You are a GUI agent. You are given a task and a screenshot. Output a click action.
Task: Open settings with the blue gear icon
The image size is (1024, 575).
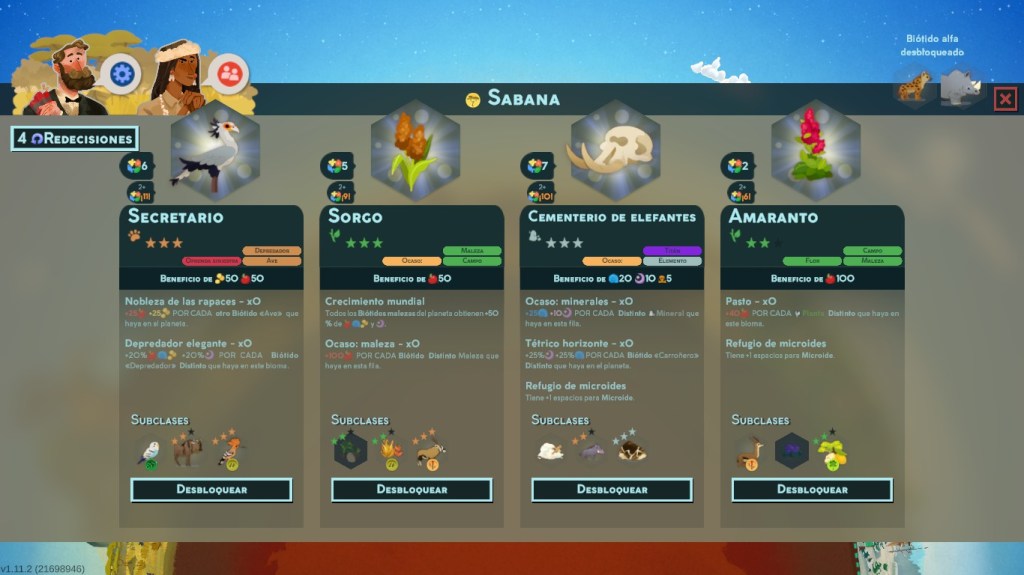click(122, 73)
